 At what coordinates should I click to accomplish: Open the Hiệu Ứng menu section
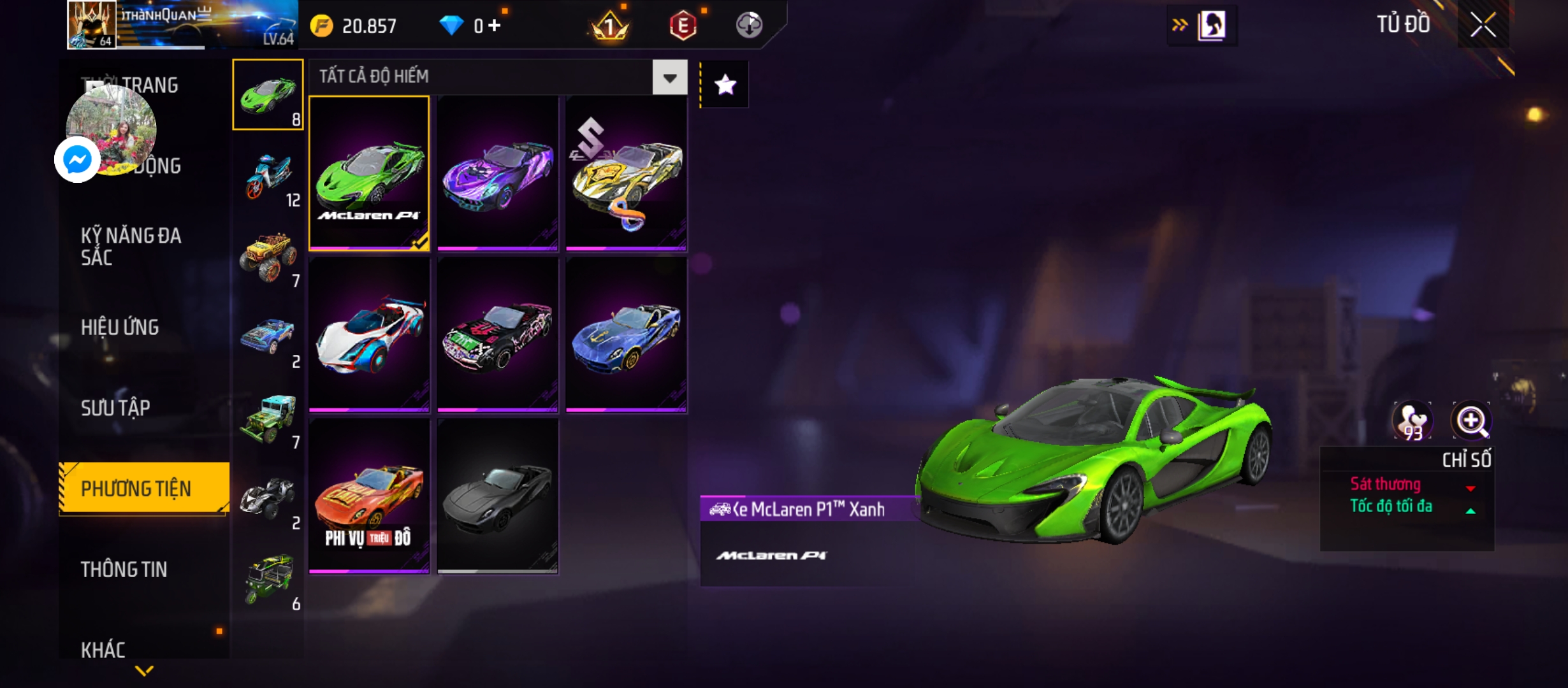(x=120, y=327)
